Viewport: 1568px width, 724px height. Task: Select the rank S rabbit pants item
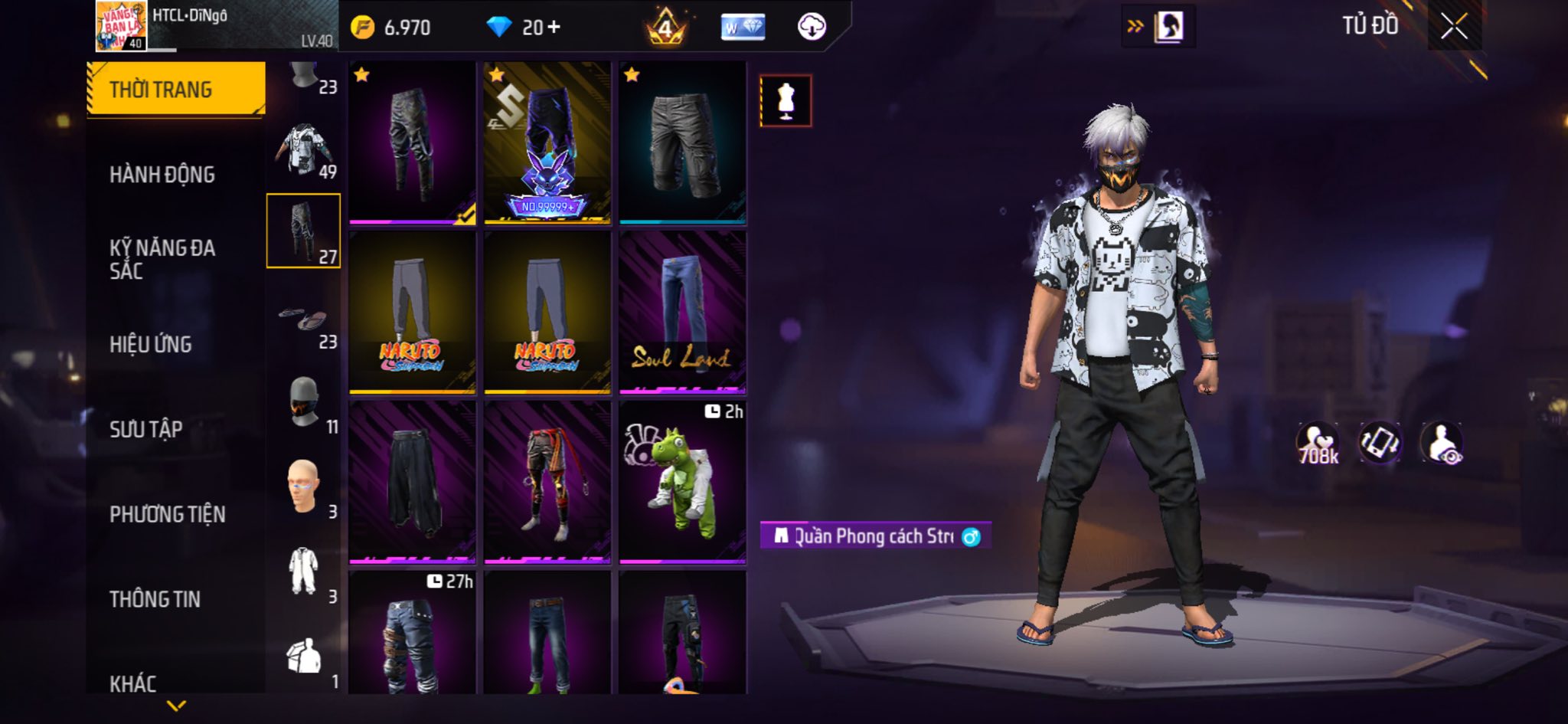[547, 143]
